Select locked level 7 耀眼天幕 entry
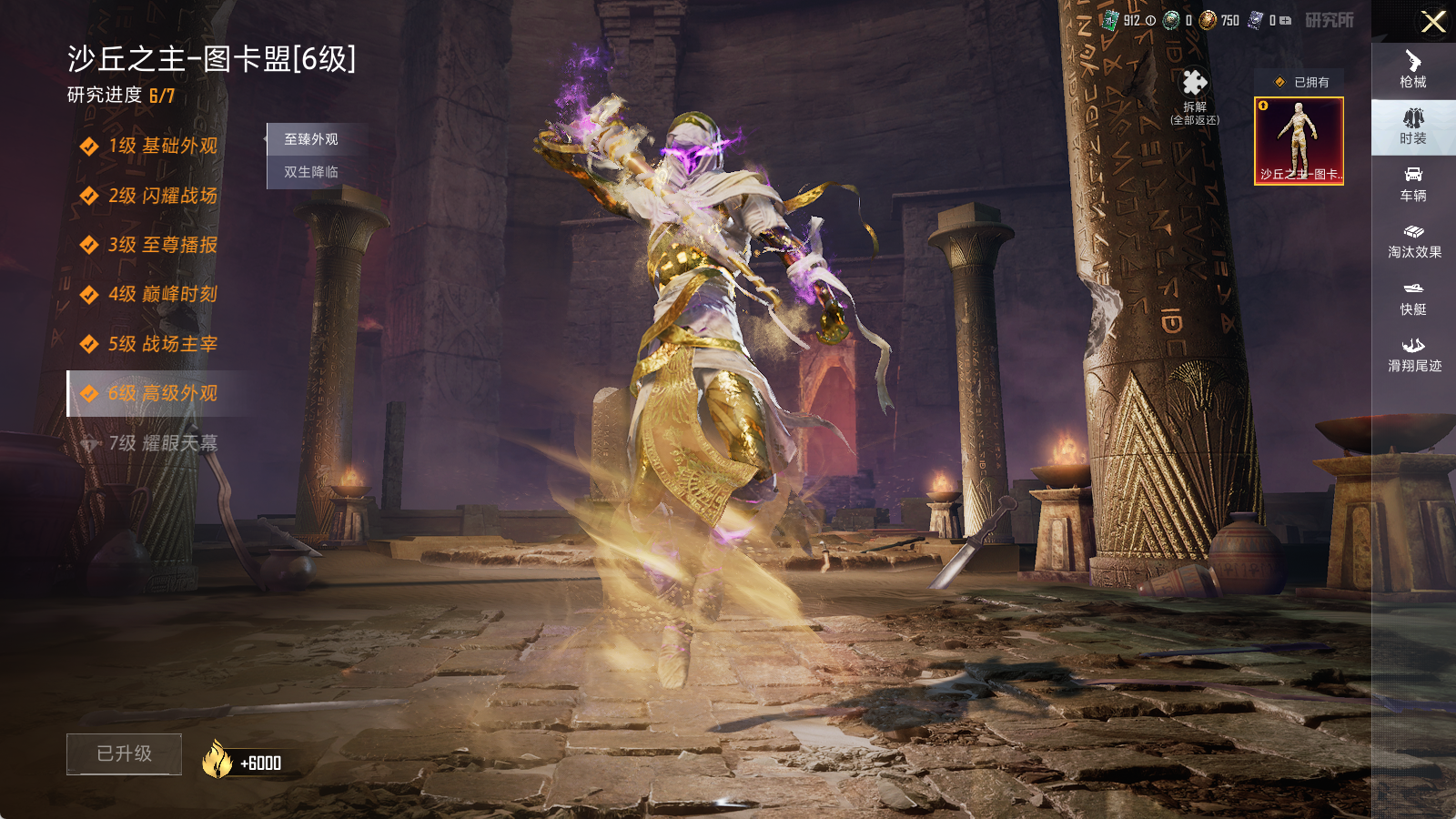Screen dimensions: 1456x819 [162, 443]
